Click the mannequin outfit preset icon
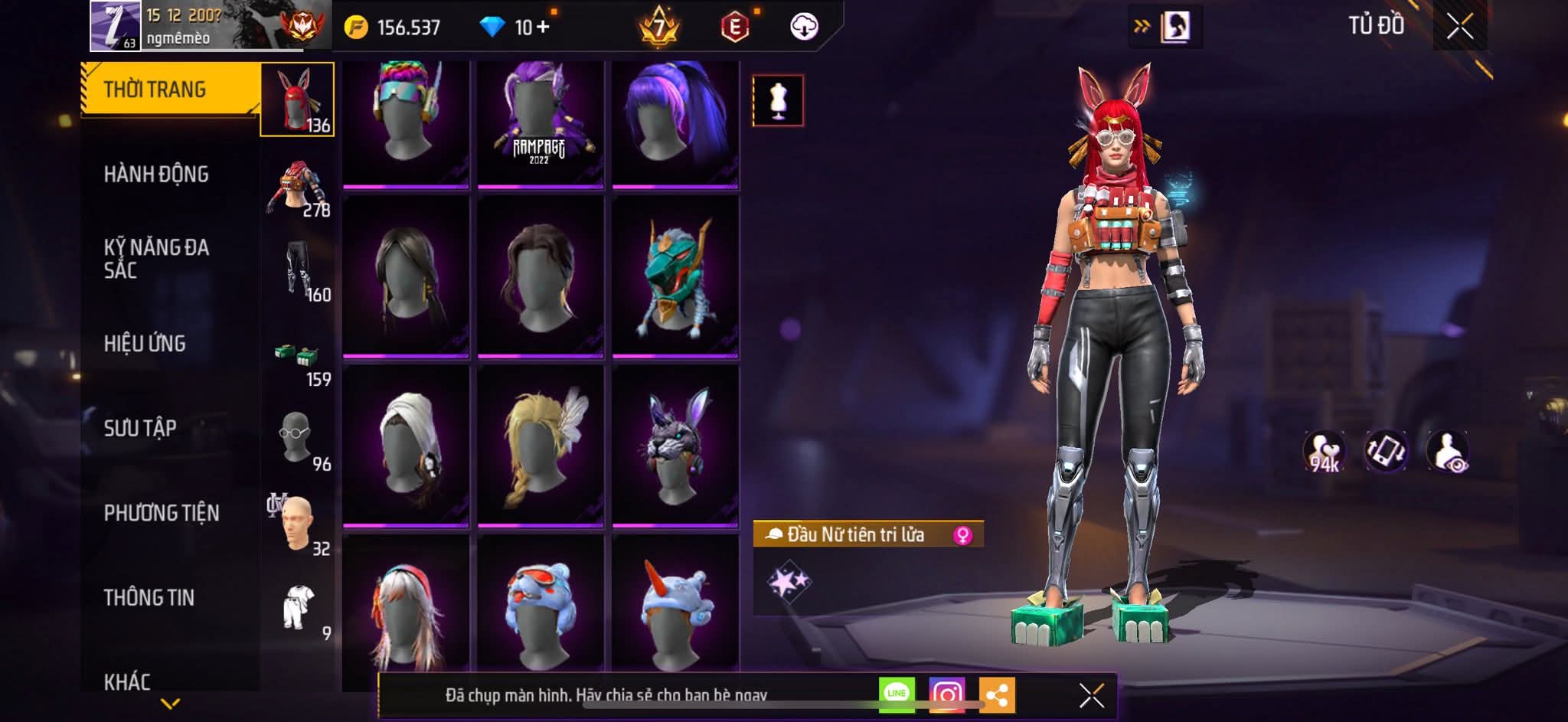This screenshot has width=1568, height=722. tap(778, 100)
